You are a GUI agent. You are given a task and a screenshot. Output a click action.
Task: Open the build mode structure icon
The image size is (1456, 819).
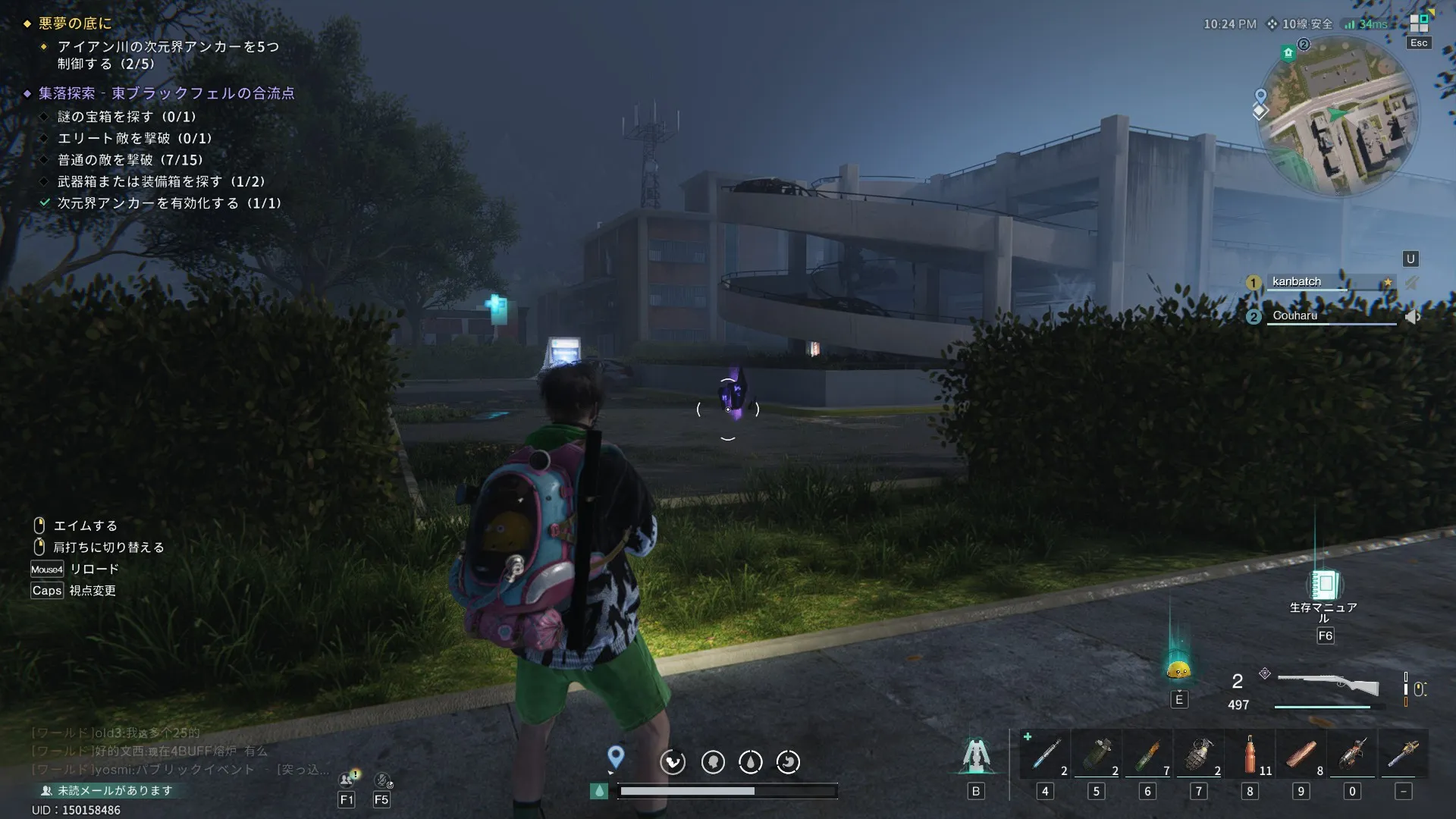(976, 755)
